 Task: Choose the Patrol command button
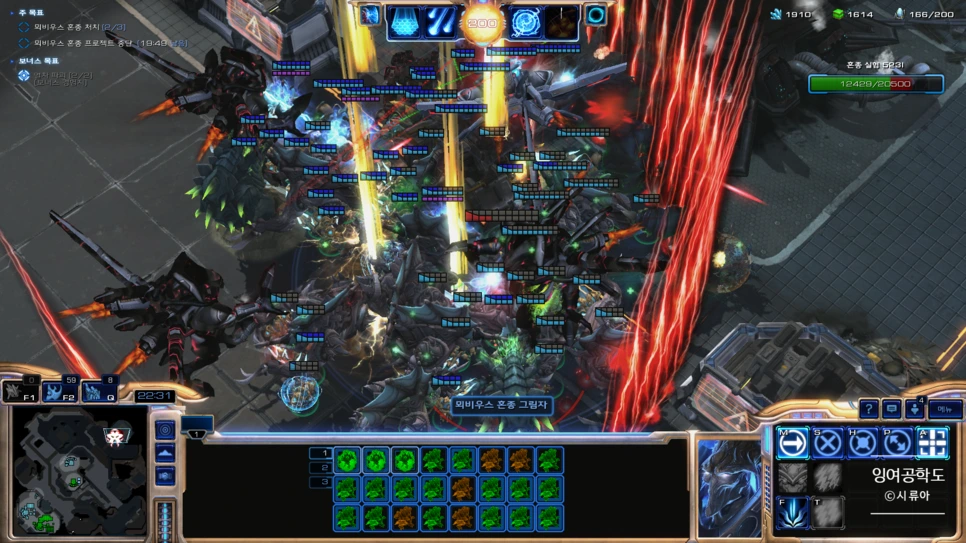pos(898,443)
